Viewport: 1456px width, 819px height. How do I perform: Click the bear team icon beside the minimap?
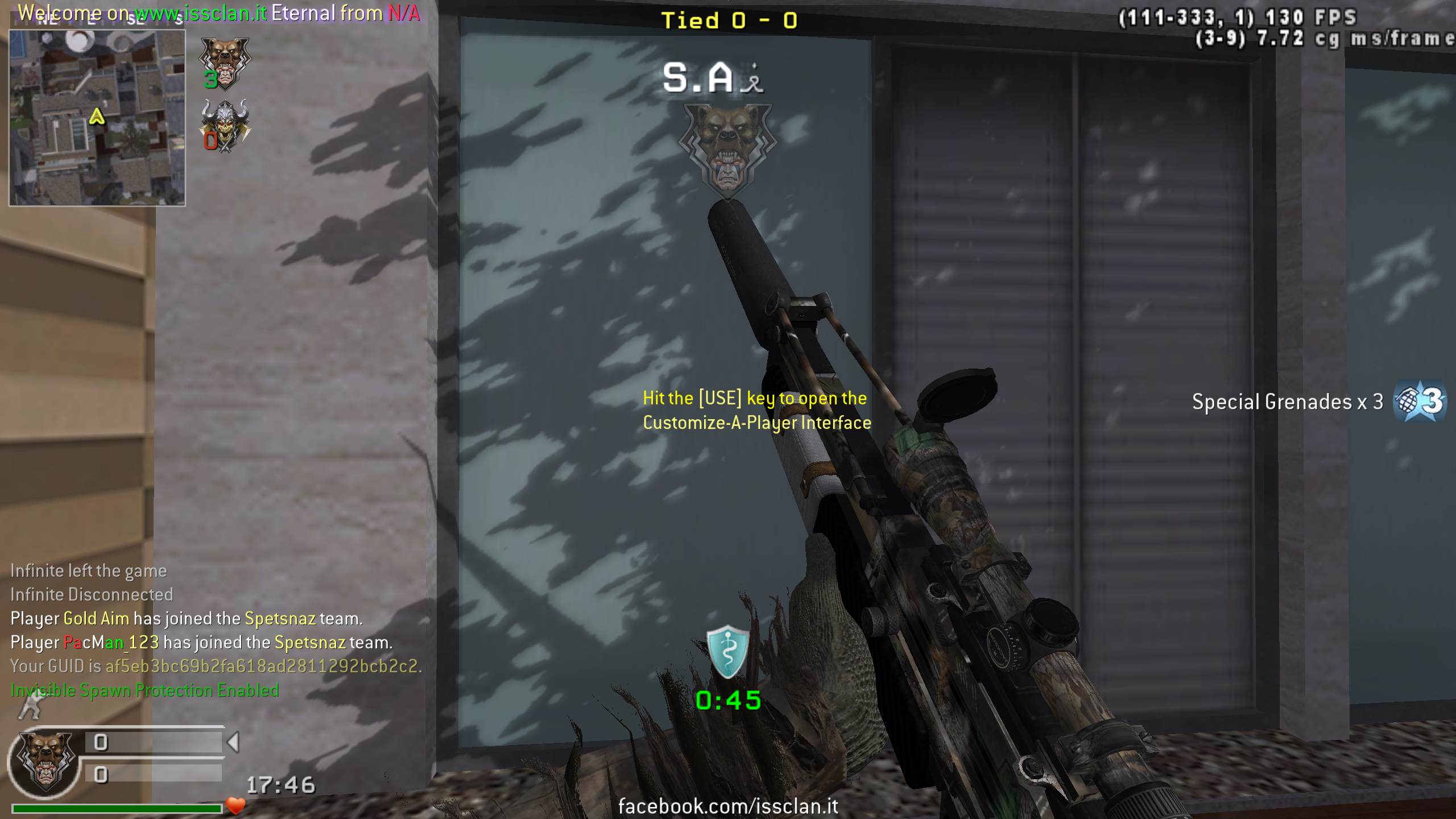(224, 63)
